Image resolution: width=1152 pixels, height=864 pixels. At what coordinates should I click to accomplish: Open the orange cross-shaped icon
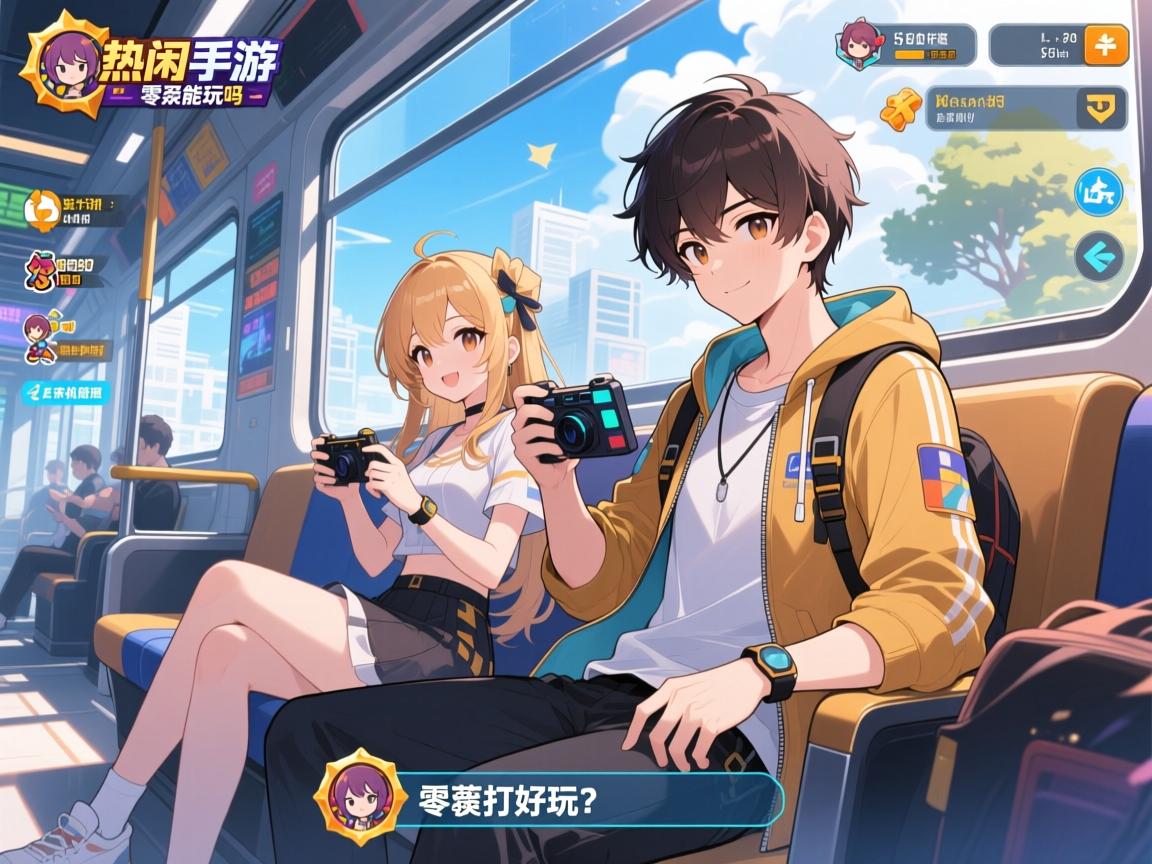[x=898, y=109]
